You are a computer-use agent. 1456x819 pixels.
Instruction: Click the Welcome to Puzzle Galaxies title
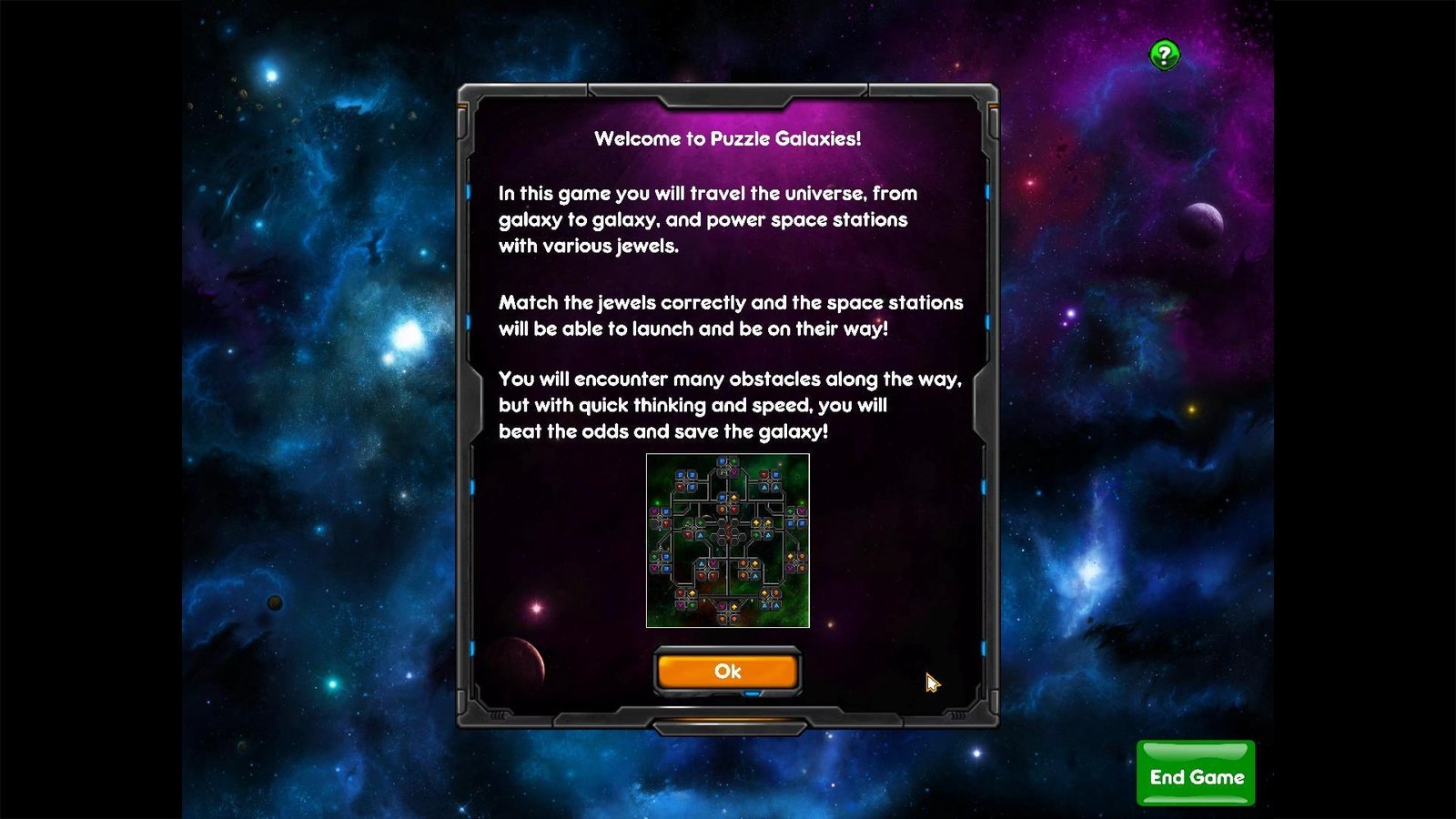[x=728, y=139]
